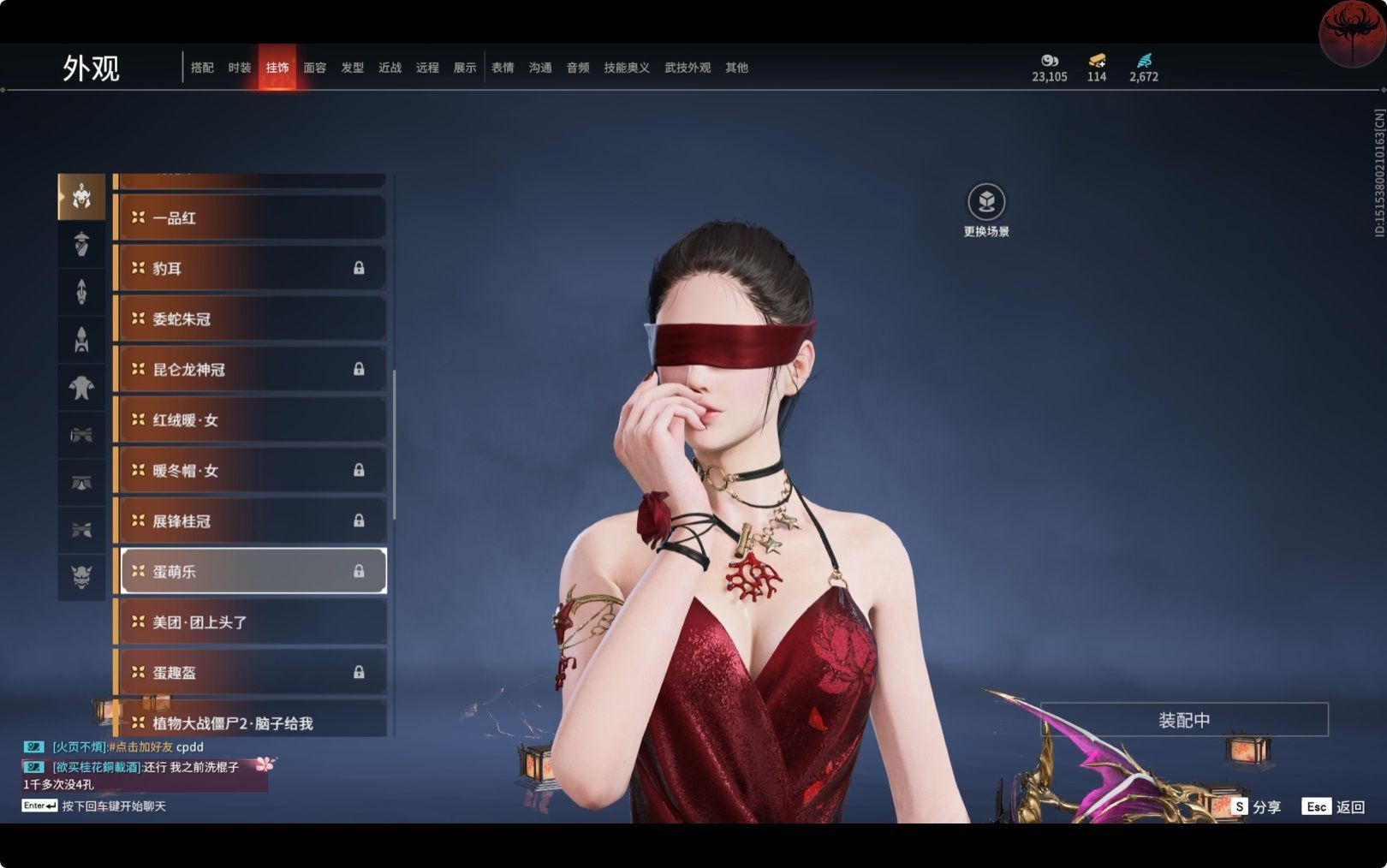Pick the 昆仑龙神冠 entry
1387x868 pixels.
coord(250,370)
